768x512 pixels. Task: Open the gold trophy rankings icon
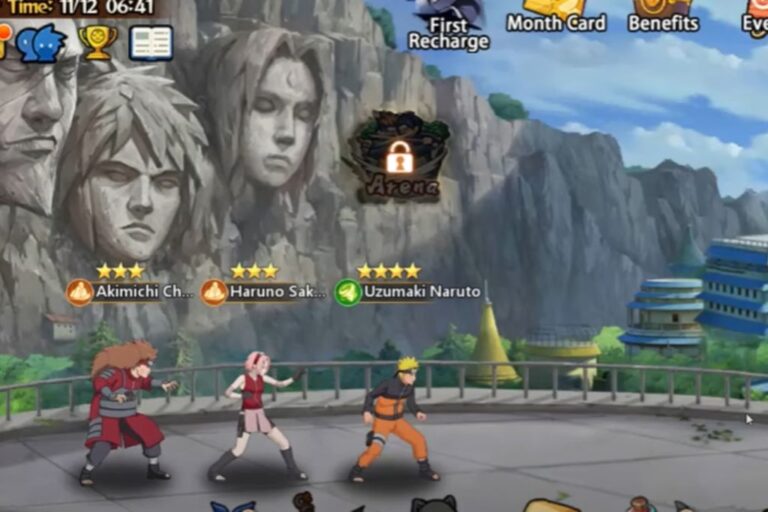(x=98, y=41)
